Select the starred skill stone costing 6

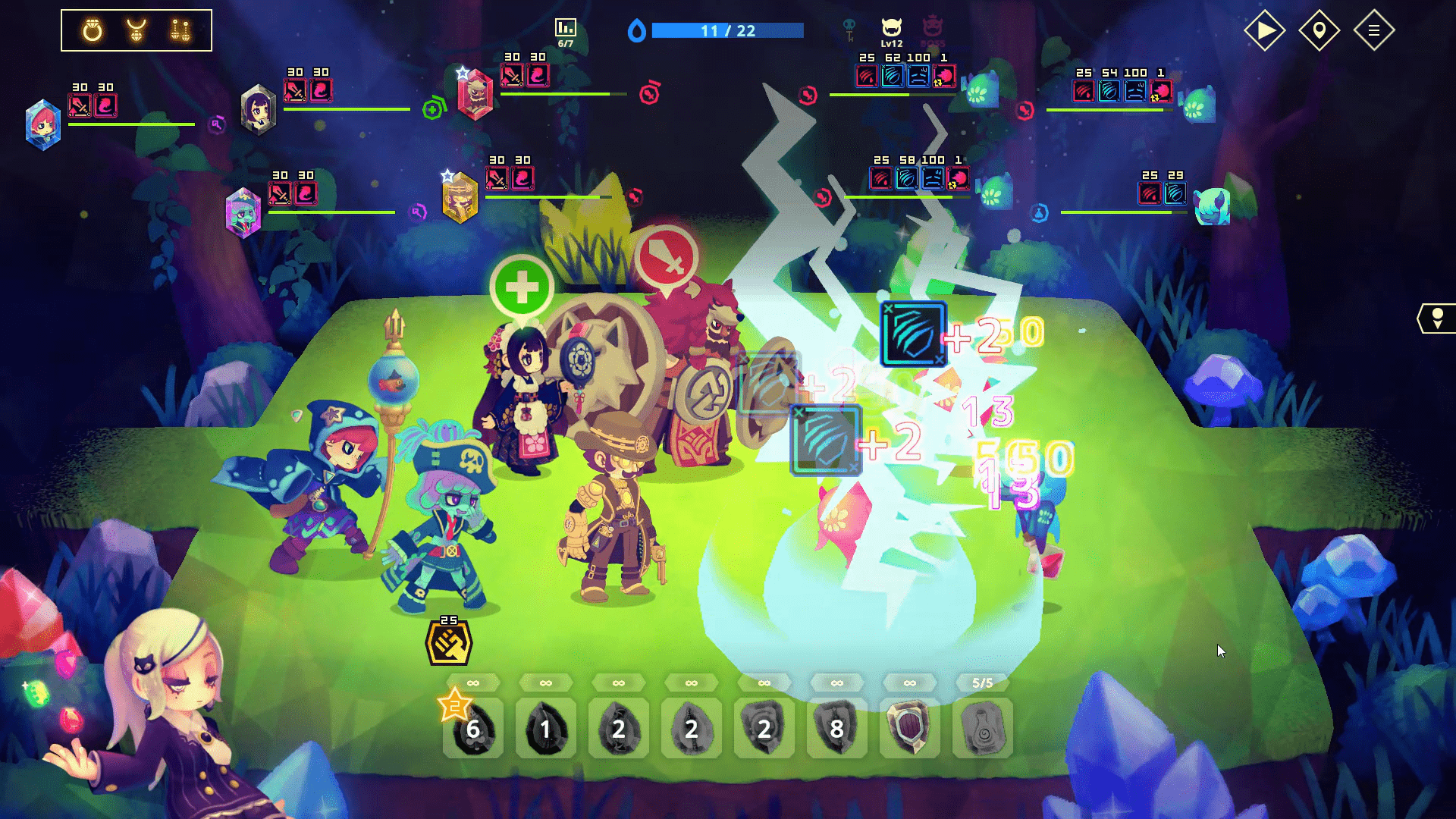pyautogui.click(x=472, y=729)
